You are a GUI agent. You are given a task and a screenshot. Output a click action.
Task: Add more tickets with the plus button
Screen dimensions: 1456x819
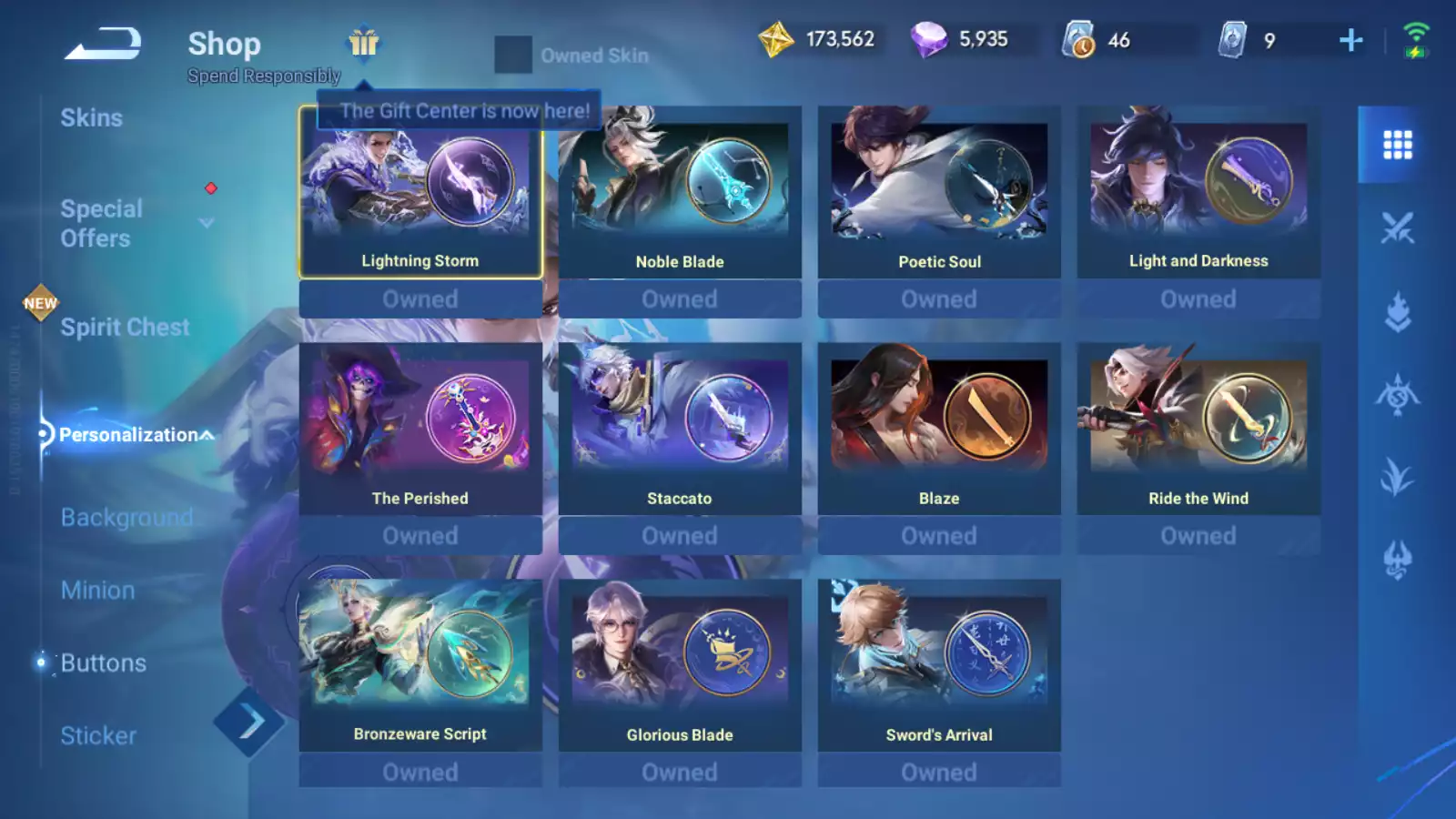(1350, 40)
